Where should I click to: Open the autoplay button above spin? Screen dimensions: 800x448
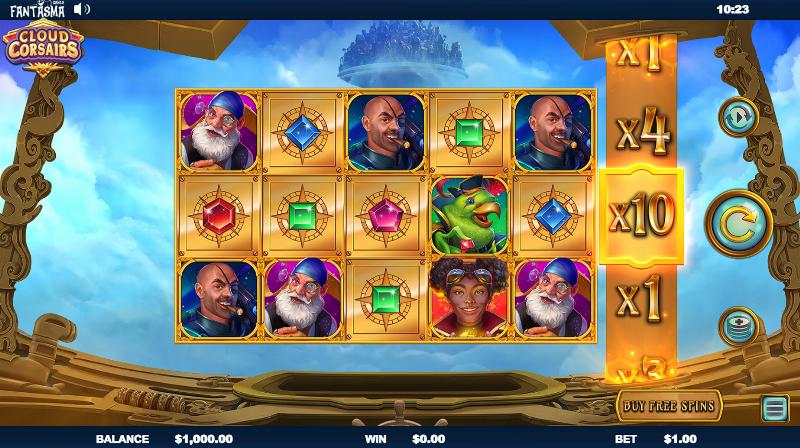[x=738, y=117]
